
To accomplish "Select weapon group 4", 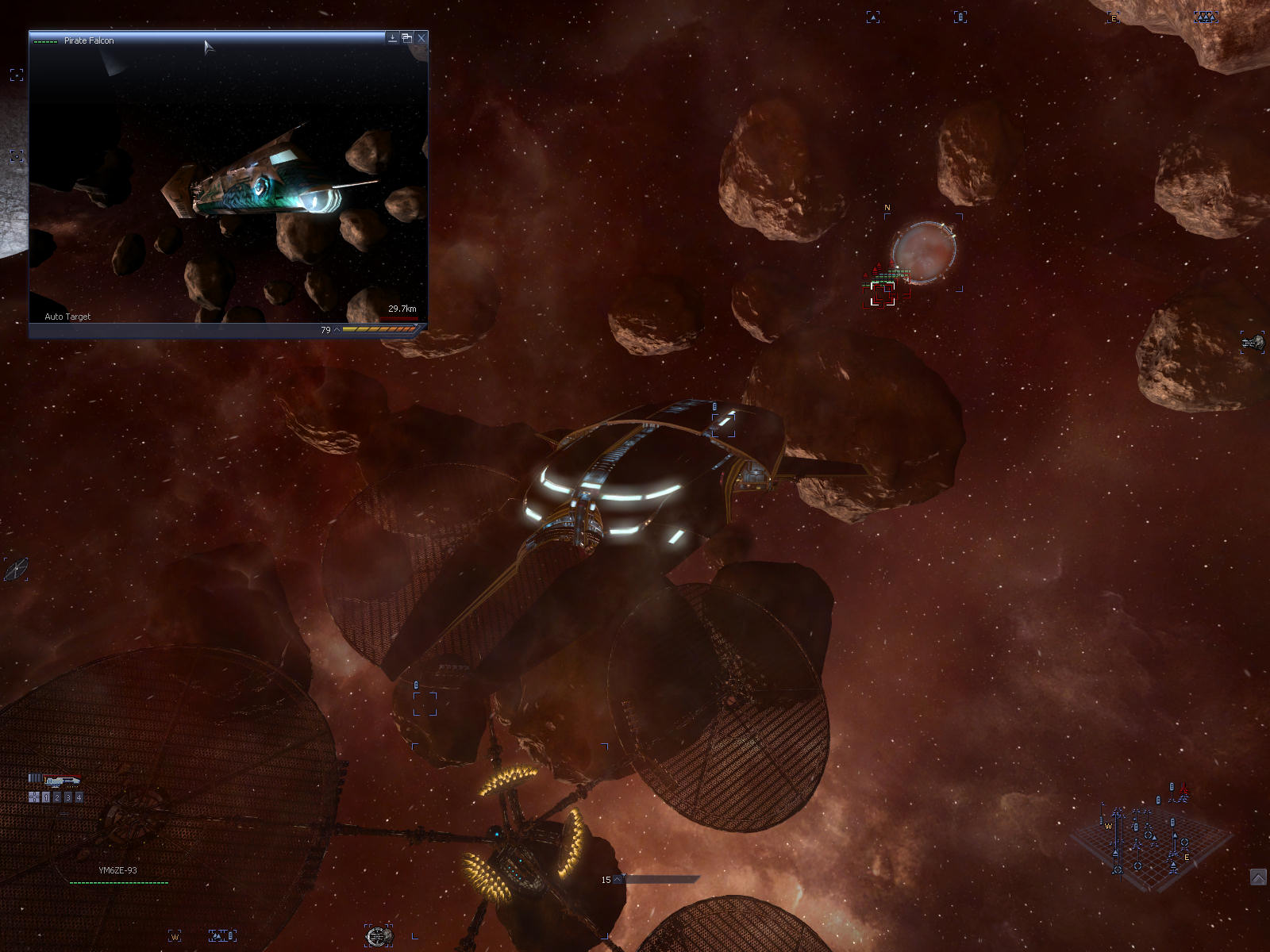I will (79, 797).
